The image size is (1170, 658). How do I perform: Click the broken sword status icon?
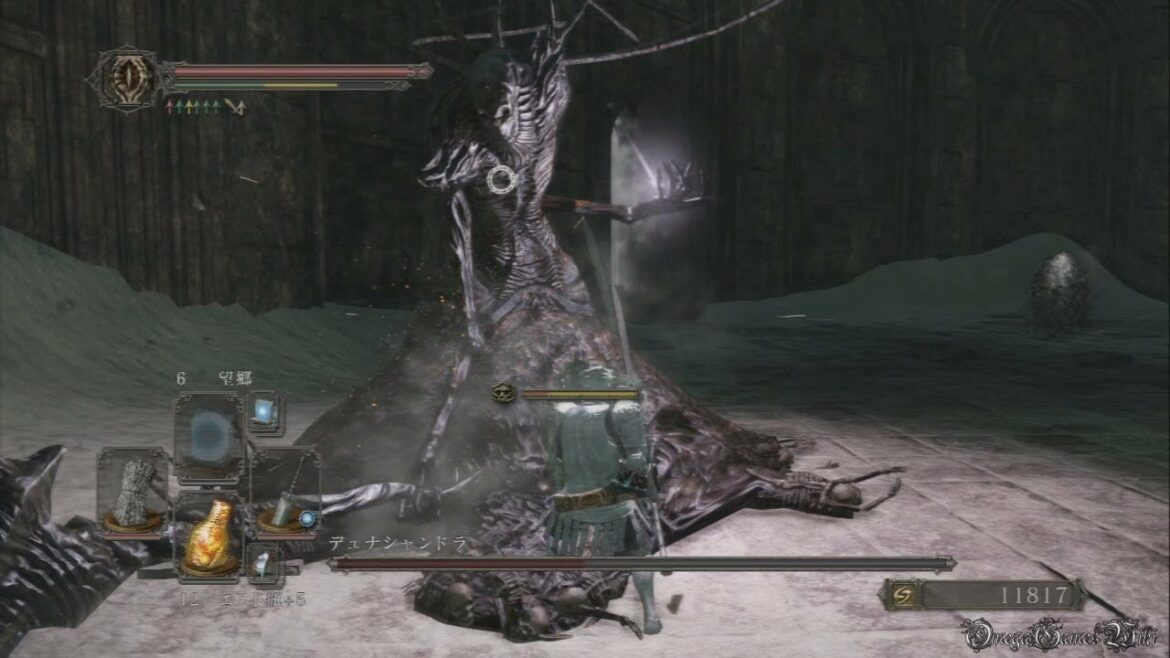235,106
